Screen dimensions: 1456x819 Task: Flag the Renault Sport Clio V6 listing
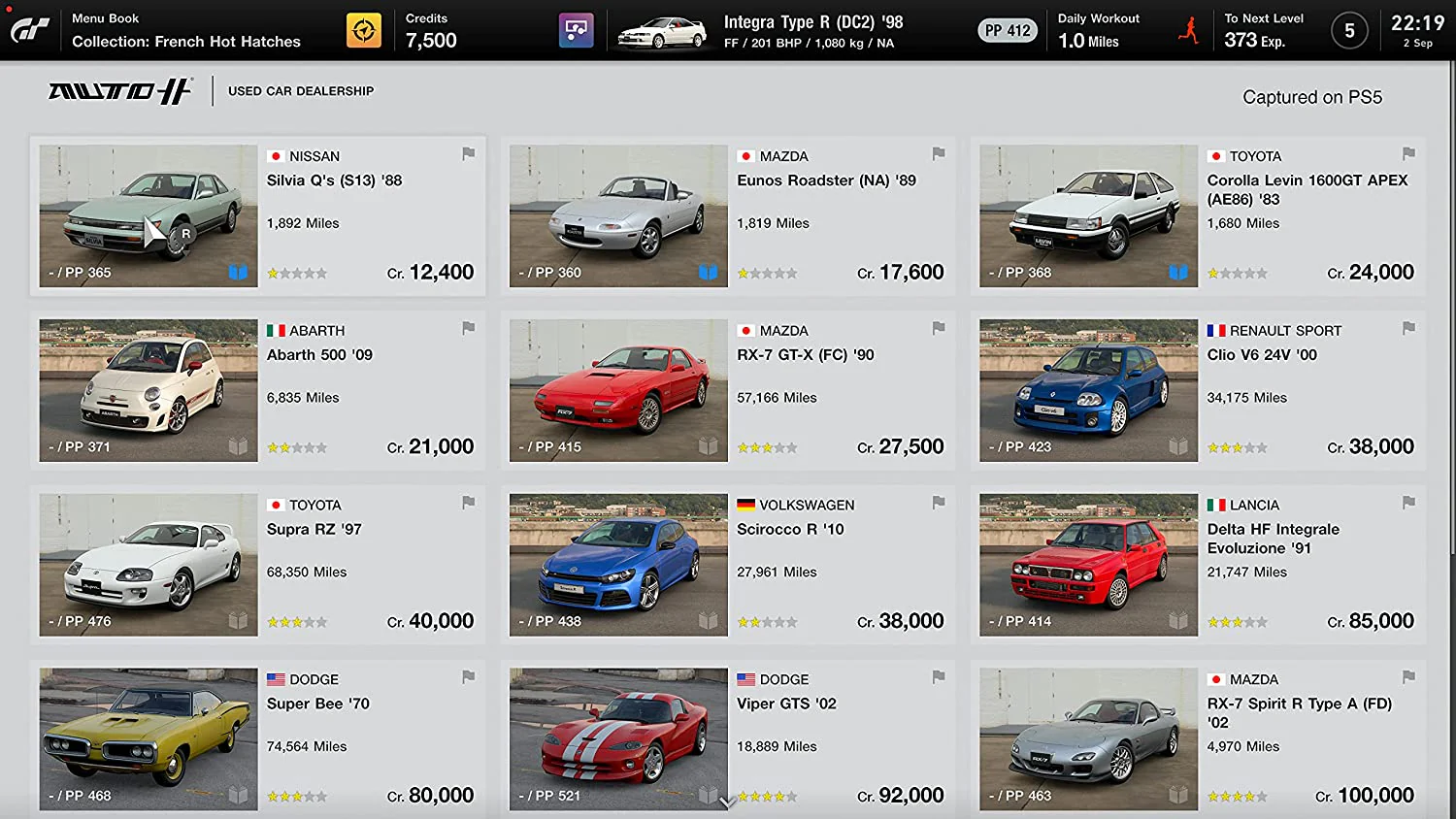point(1407,328)
